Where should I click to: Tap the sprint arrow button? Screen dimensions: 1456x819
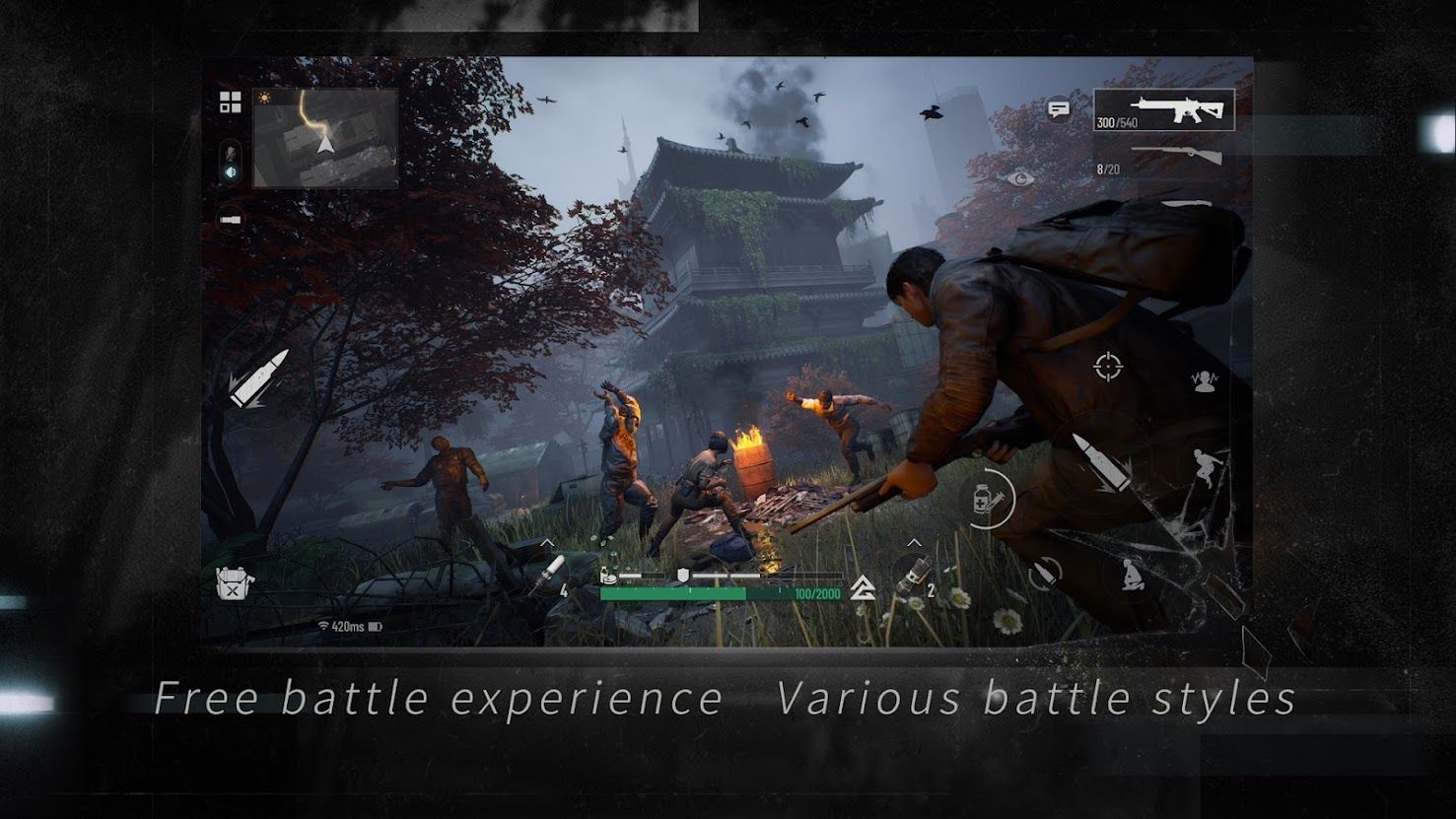[x=862, y=584]
